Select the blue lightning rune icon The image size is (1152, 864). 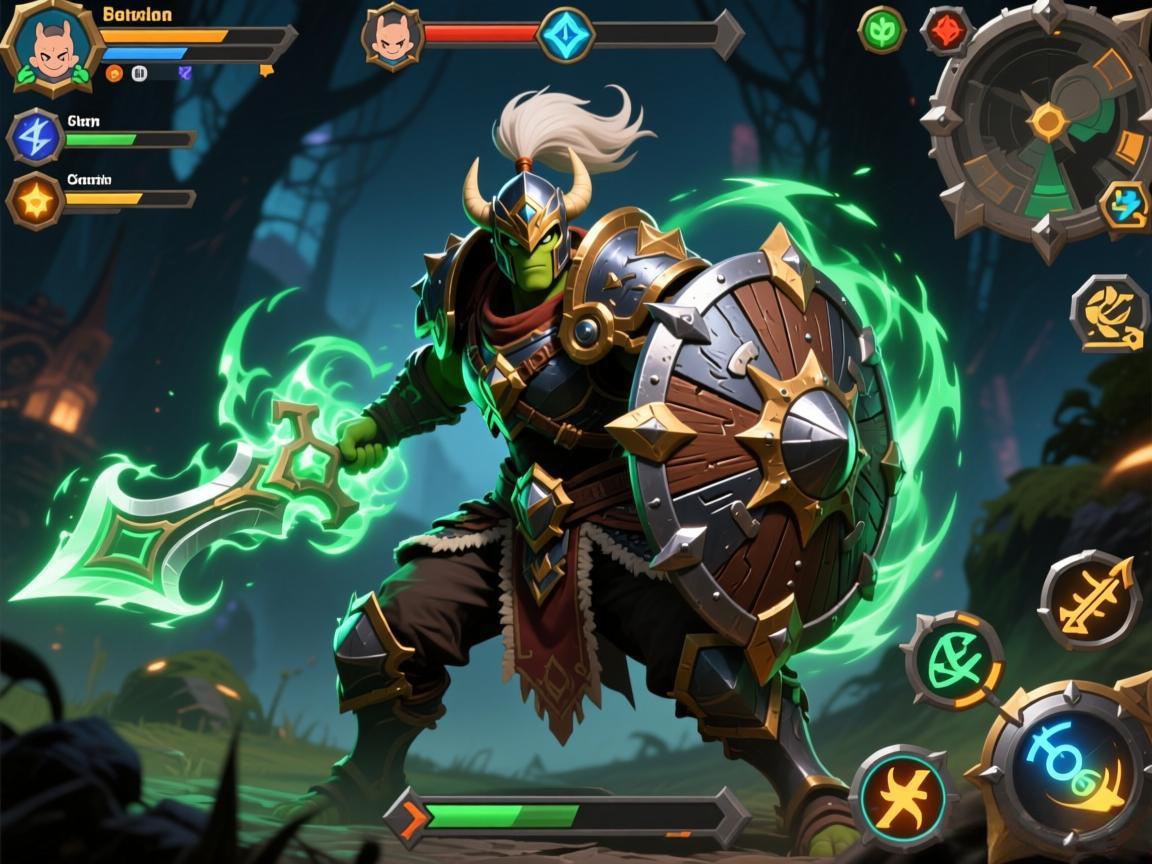pos(36,137)
